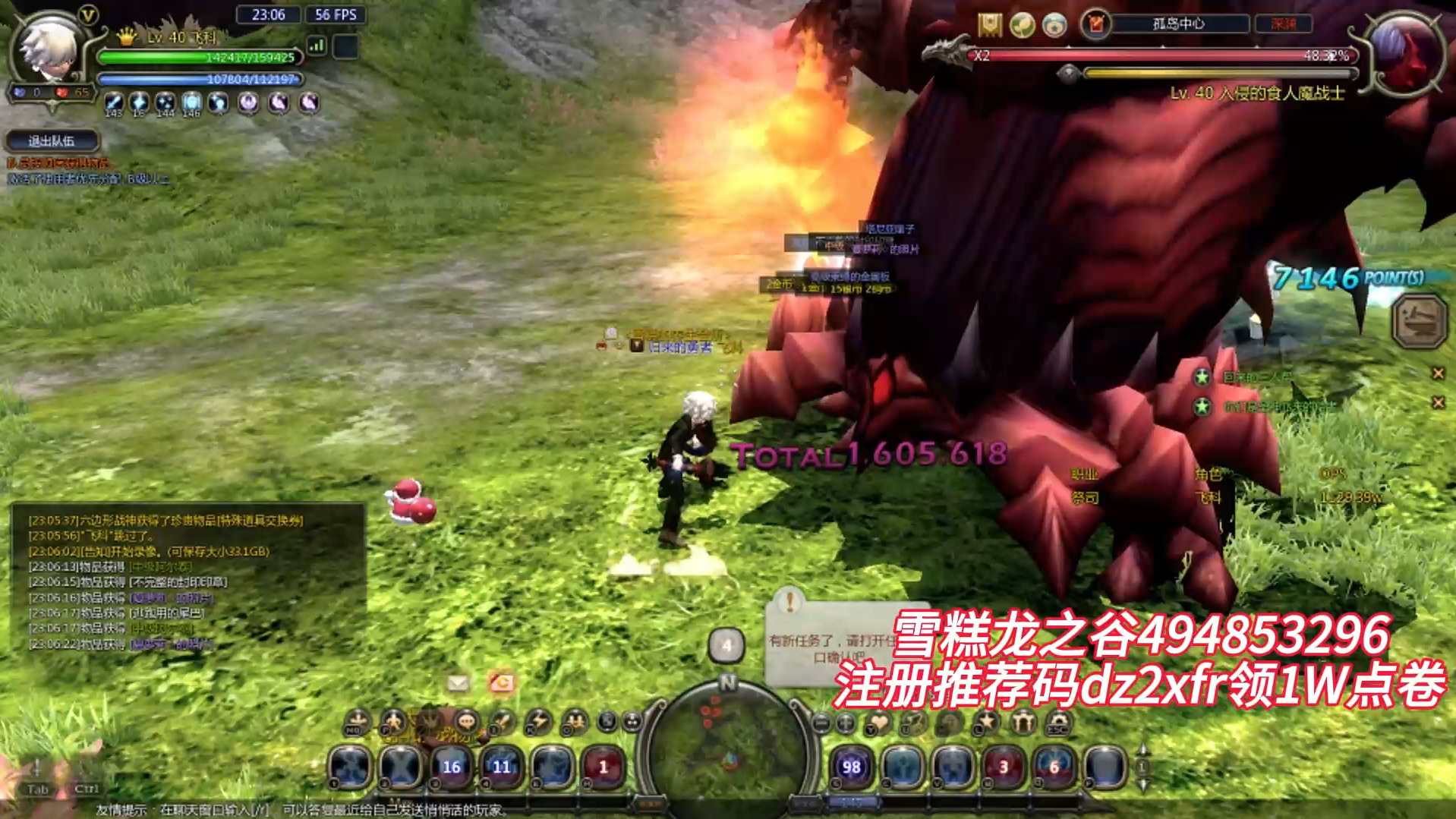1456x819 pixels.
Task: Open the speech bubble chat menu icon
Action: [x=466, y=721]
